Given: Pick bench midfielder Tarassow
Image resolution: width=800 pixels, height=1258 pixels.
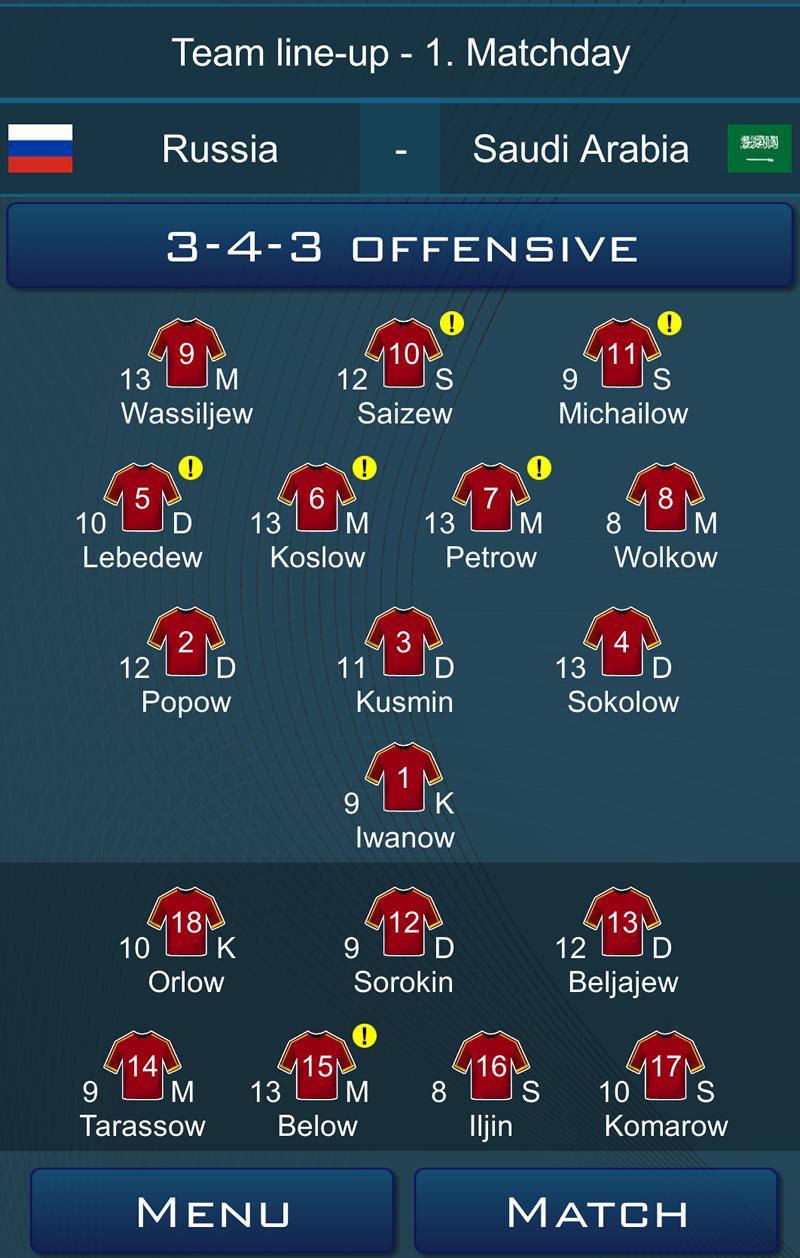Looking at the screenshot, I should pos(142,1067).
